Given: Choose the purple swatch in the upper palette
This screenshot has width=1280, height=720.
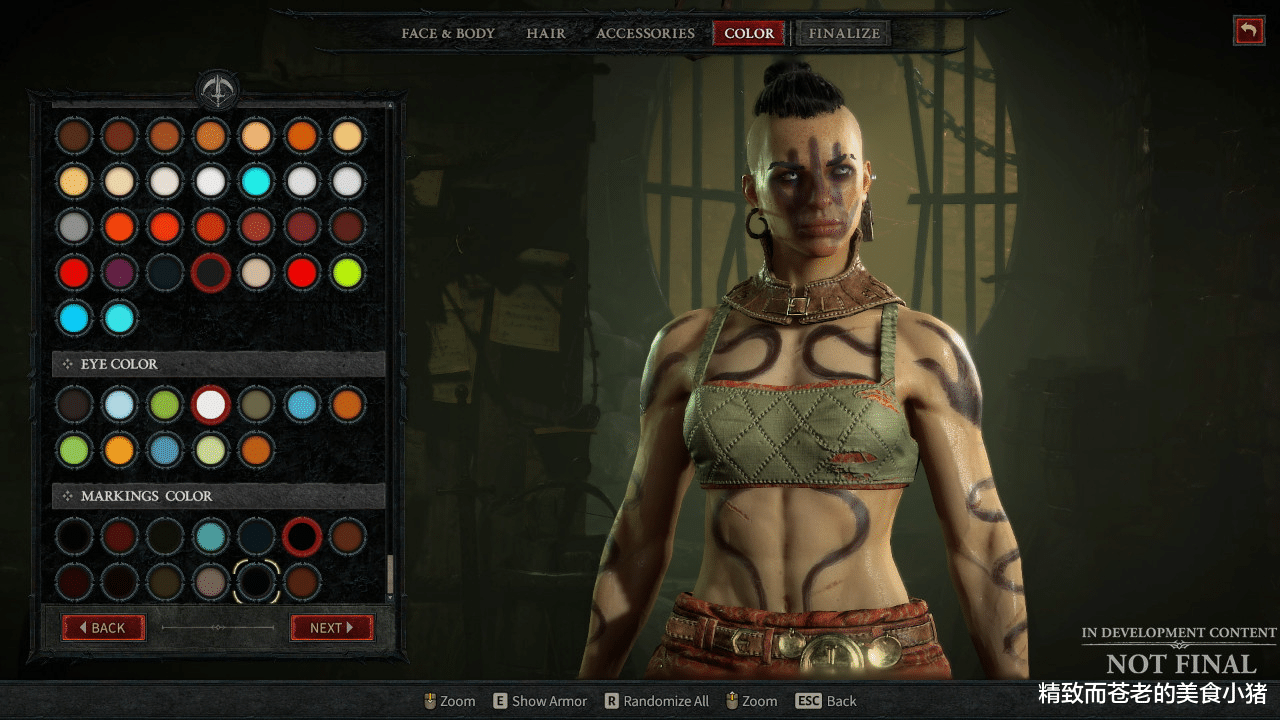Looking at the screenshot, I should [120, 272].
